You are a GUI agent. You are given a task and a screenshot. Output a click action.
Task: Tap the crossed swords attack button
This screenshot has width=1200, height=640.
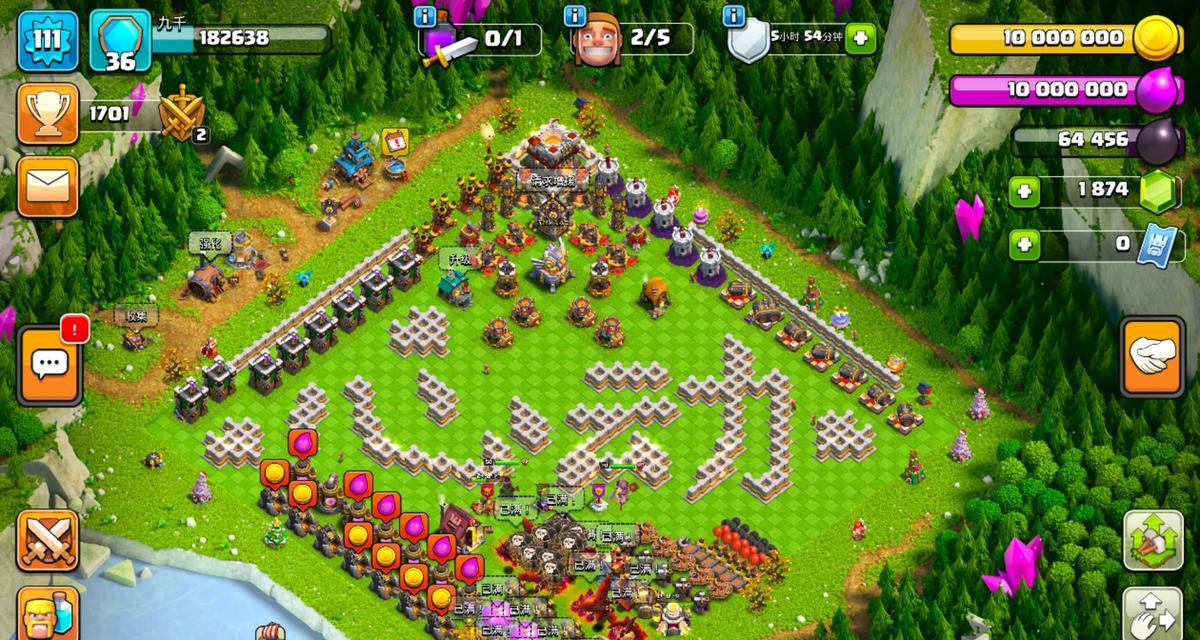tap(48, 541)
